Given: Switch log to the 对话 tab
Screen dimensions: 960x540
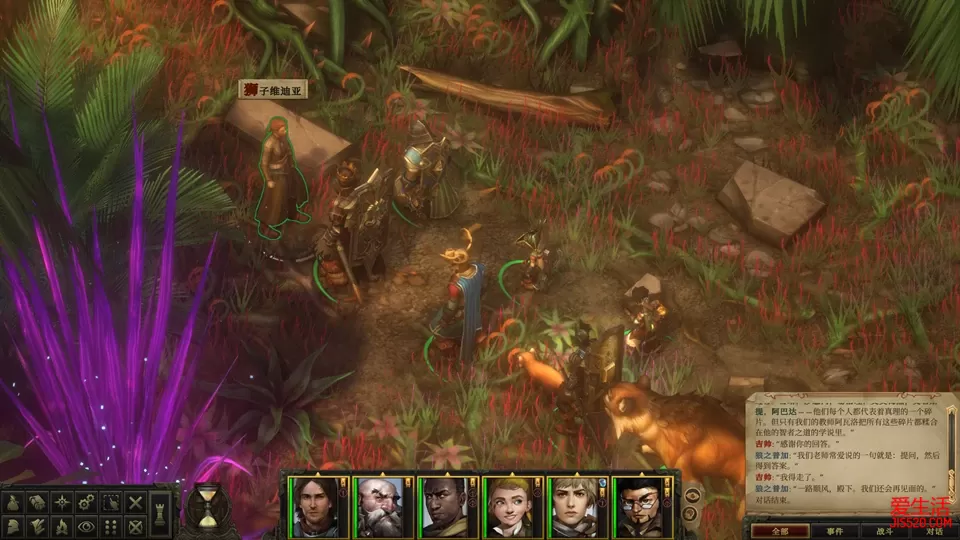Looking at the screenshot, I should (932, 531).
